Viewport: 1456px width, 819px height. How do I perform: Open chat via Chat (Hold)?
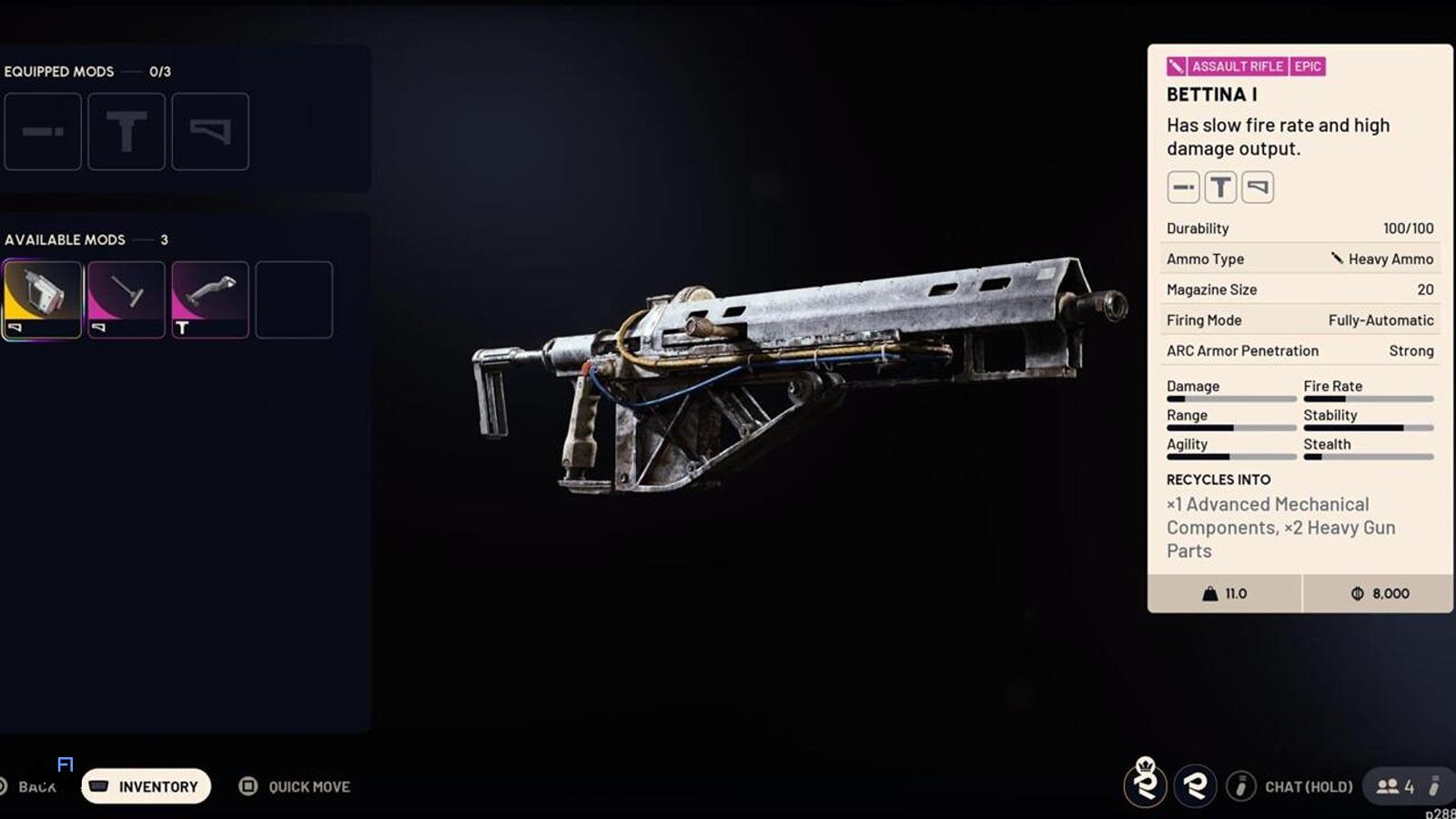tap(1290, 786)
